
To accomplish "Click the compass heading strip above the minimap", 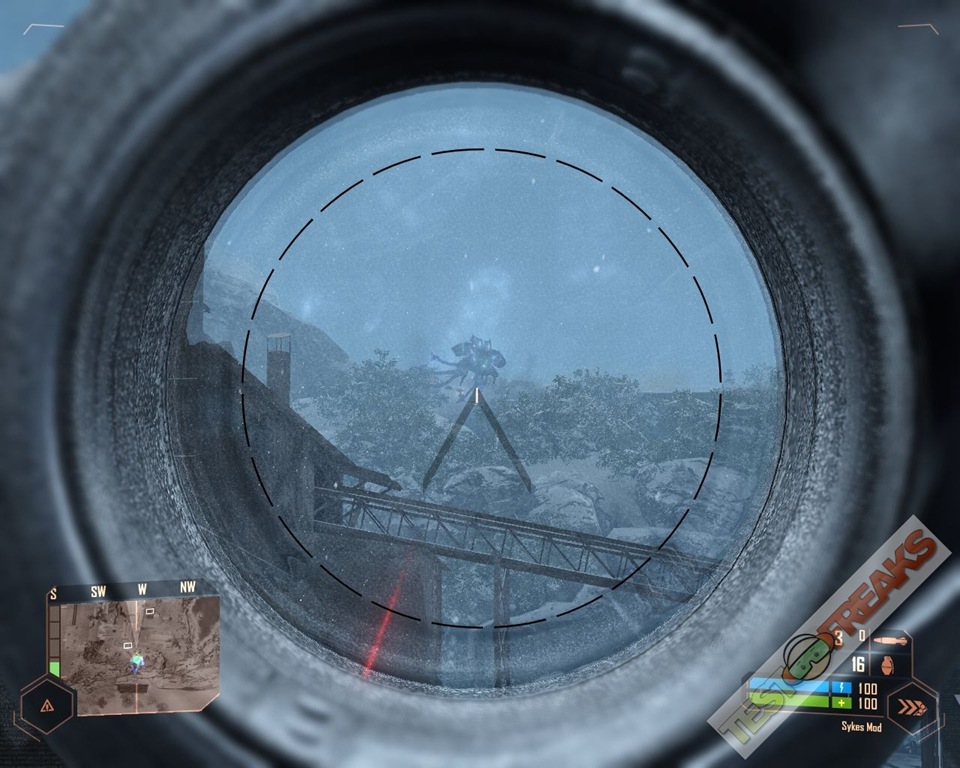I will 125,590.
